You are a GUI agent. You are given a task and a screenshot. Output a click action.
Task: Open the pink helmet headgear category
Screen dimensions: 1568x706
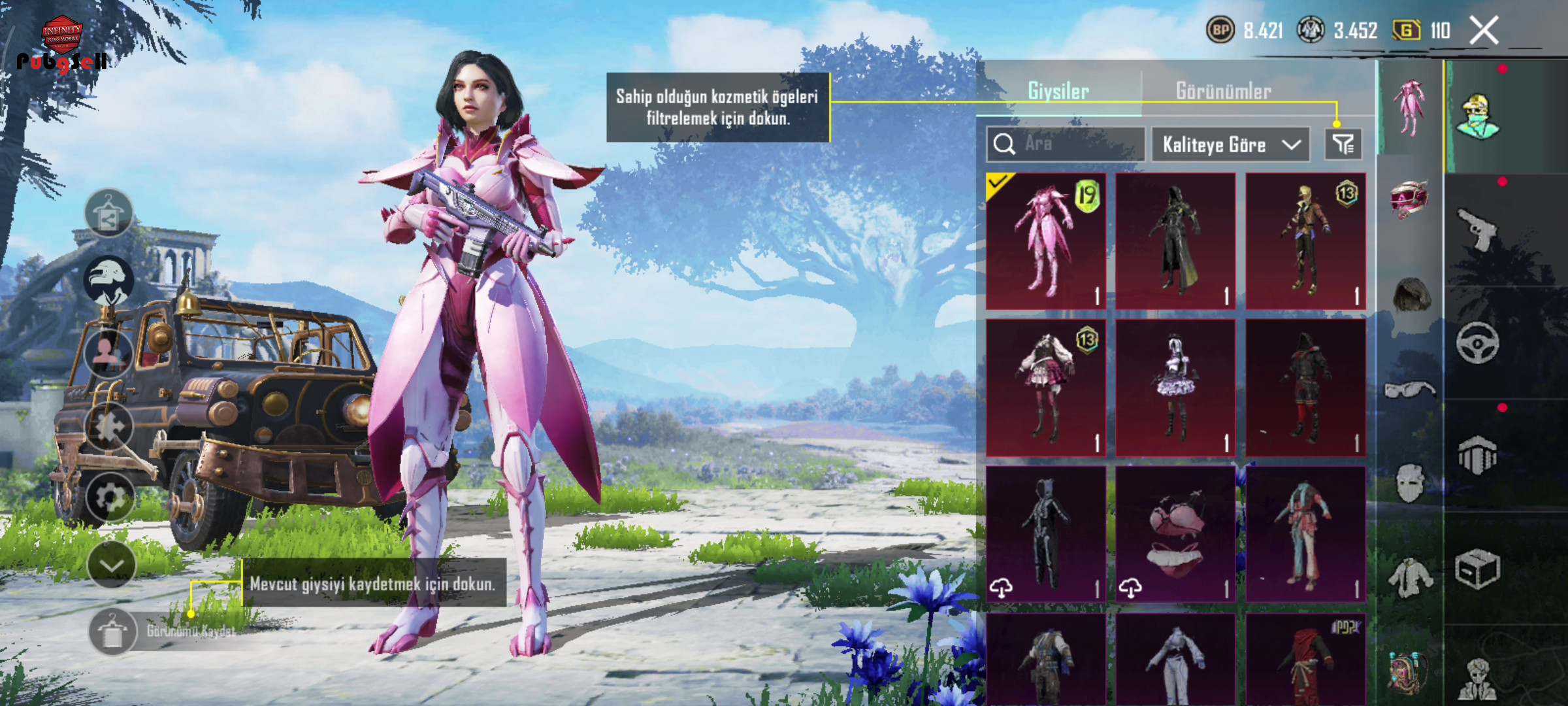[1409, 199]
